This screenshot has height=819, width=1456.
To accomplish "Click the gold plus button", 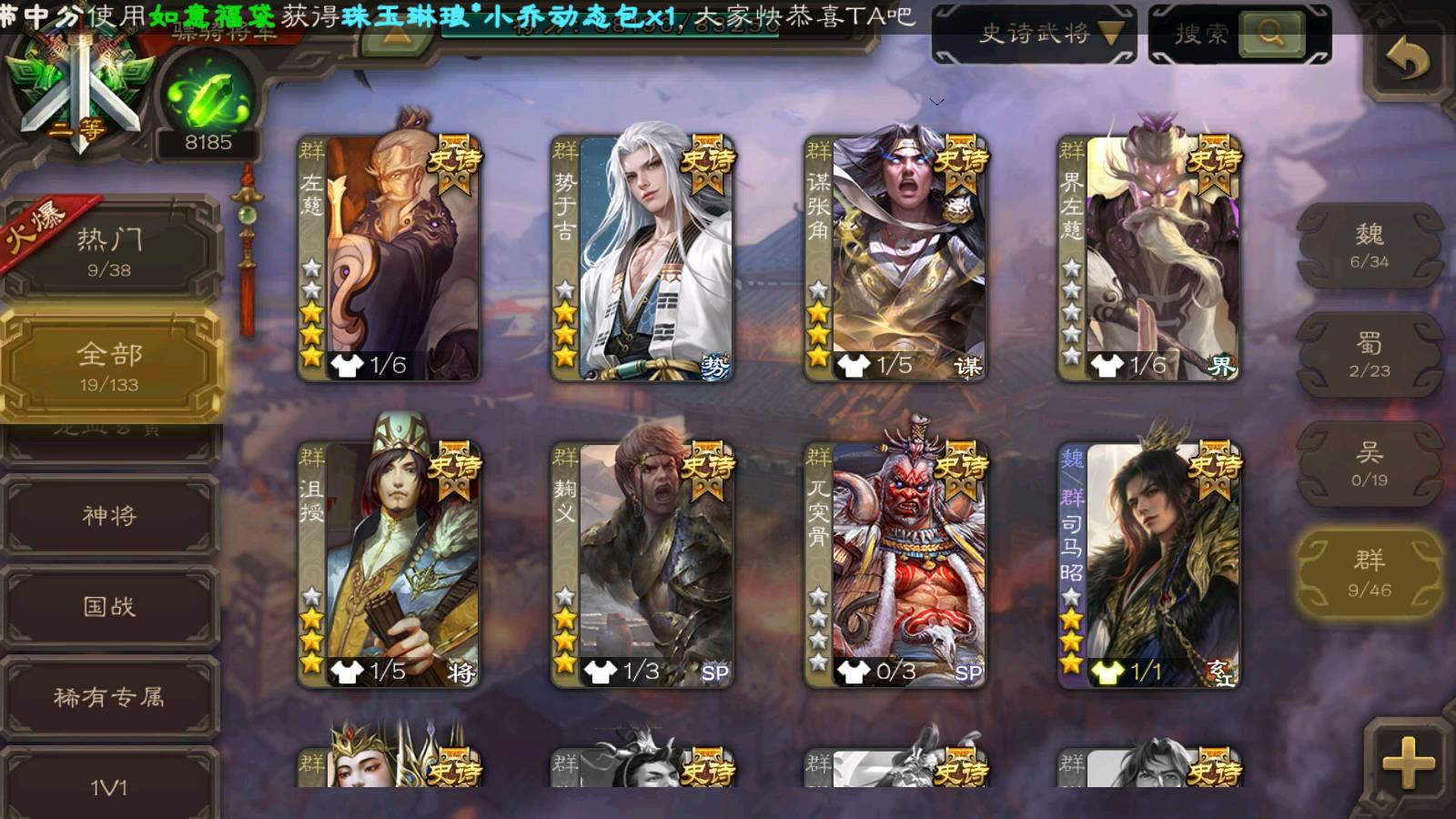I will click(1407, 763).
